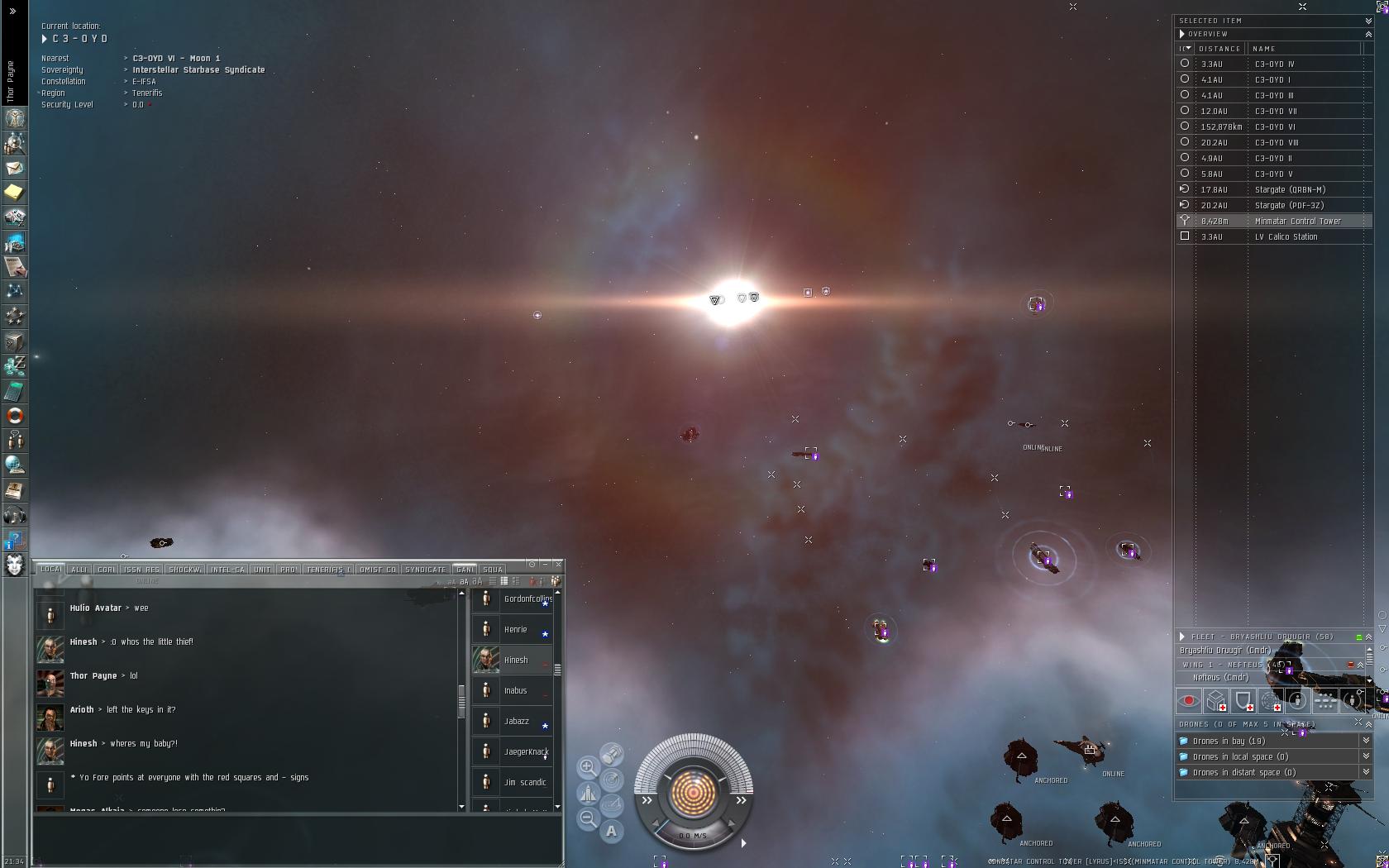Click the chat message input field
Screen dimensions: 1389x868
(298, 839)
